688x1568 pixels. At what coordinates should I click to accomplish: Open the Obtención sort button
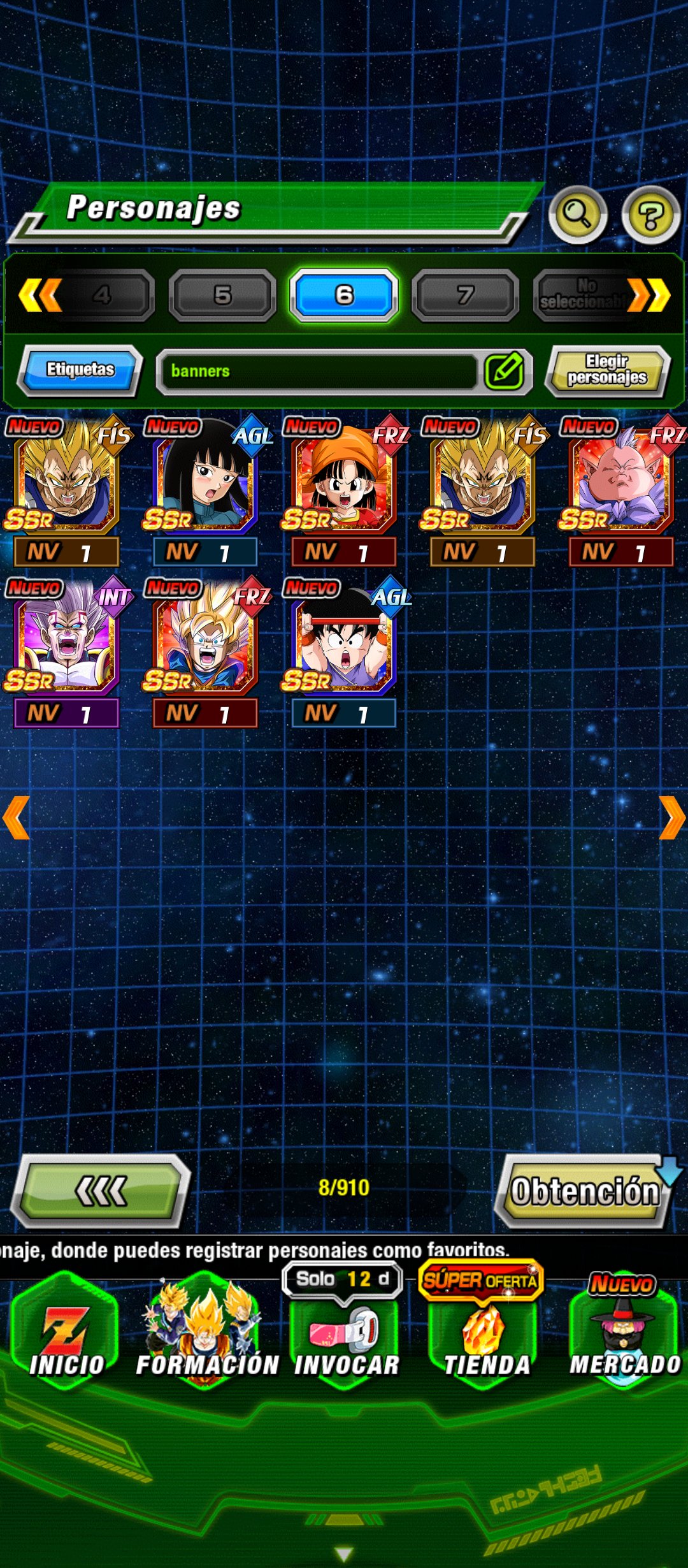pos(585,1191)
